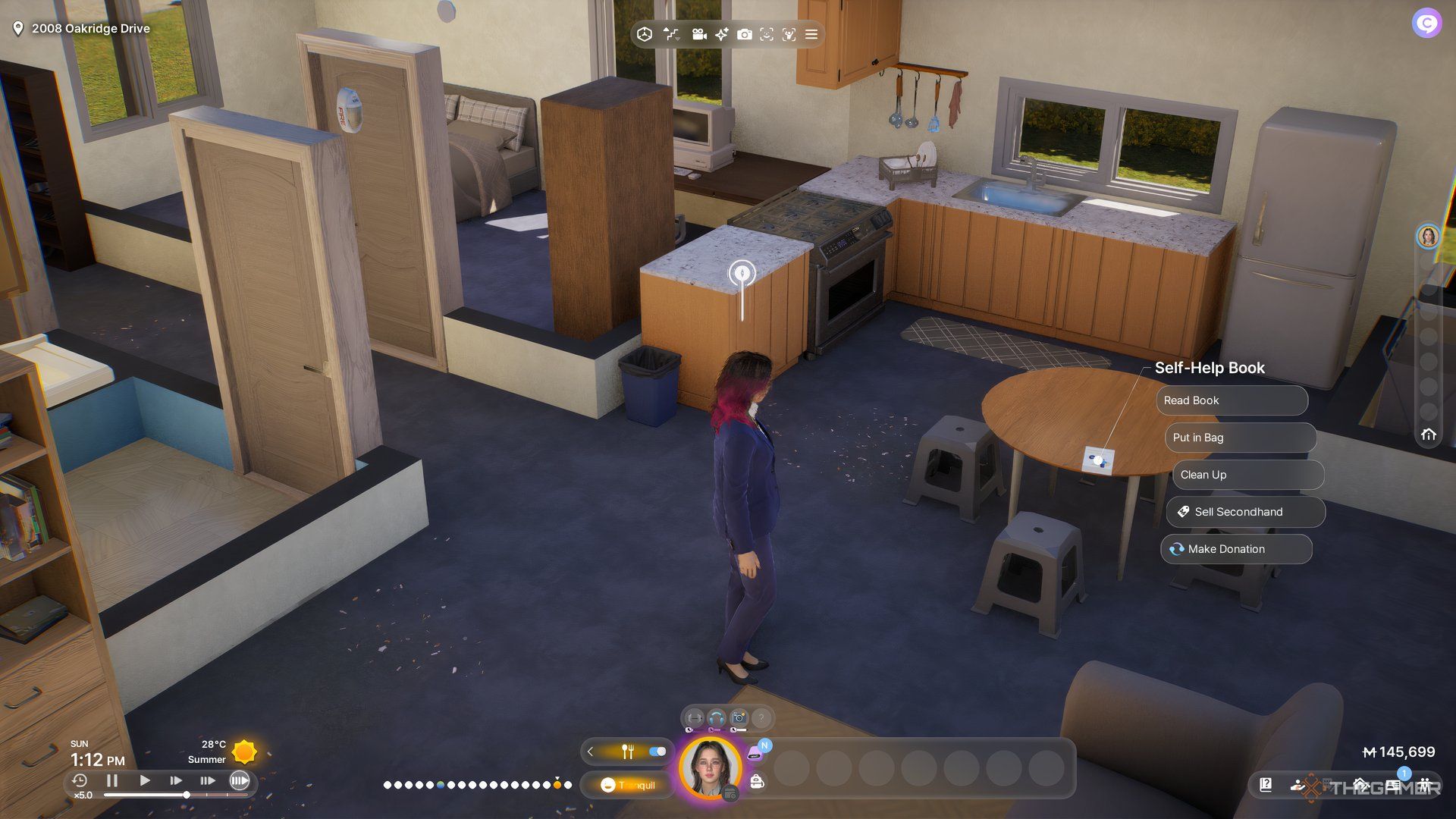Open the photo camera mode

pyautogui.click(x=745, y=34)
